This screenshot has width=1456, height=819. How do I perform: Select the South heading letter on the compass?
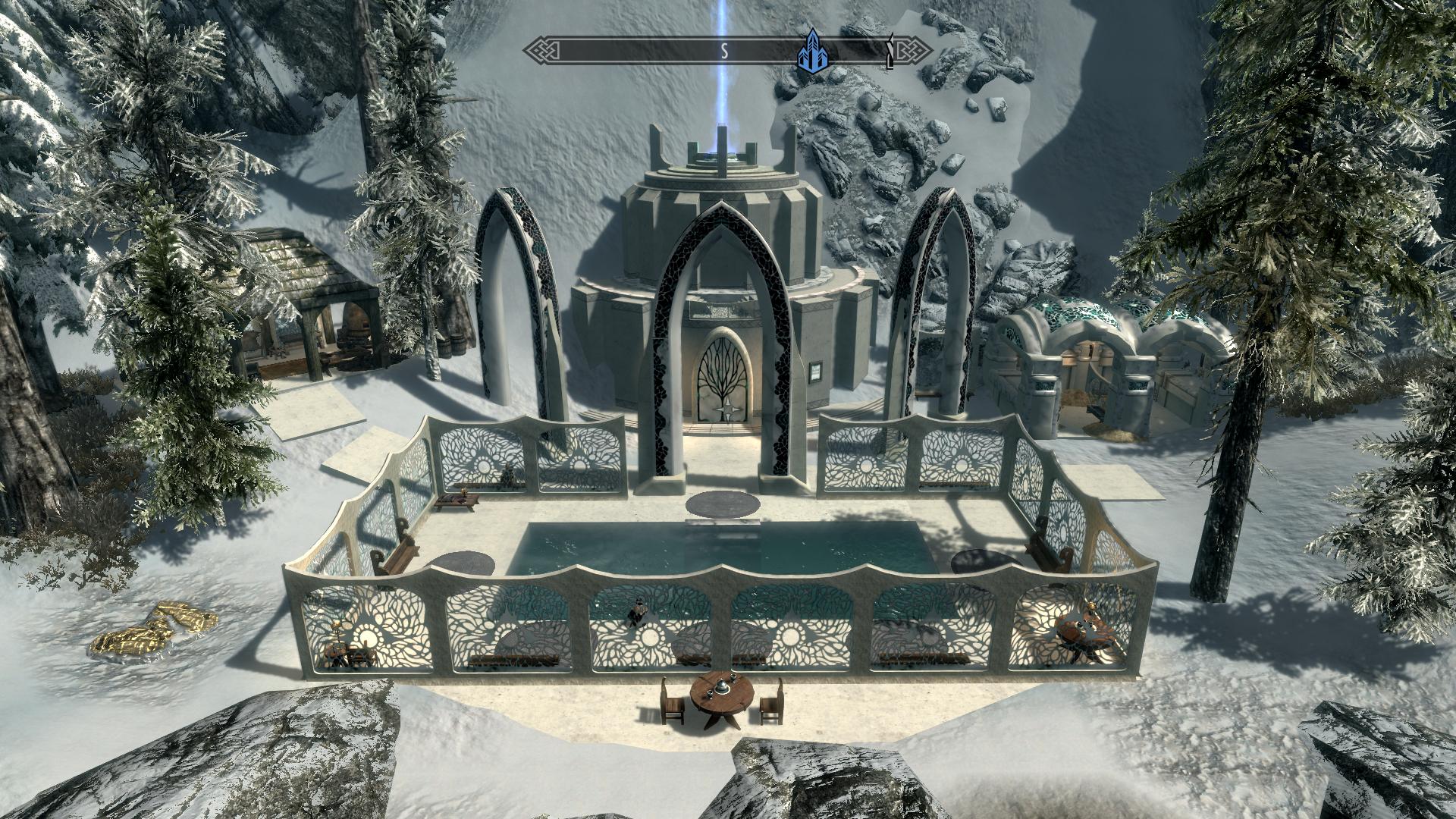click(x=724, y=52)
